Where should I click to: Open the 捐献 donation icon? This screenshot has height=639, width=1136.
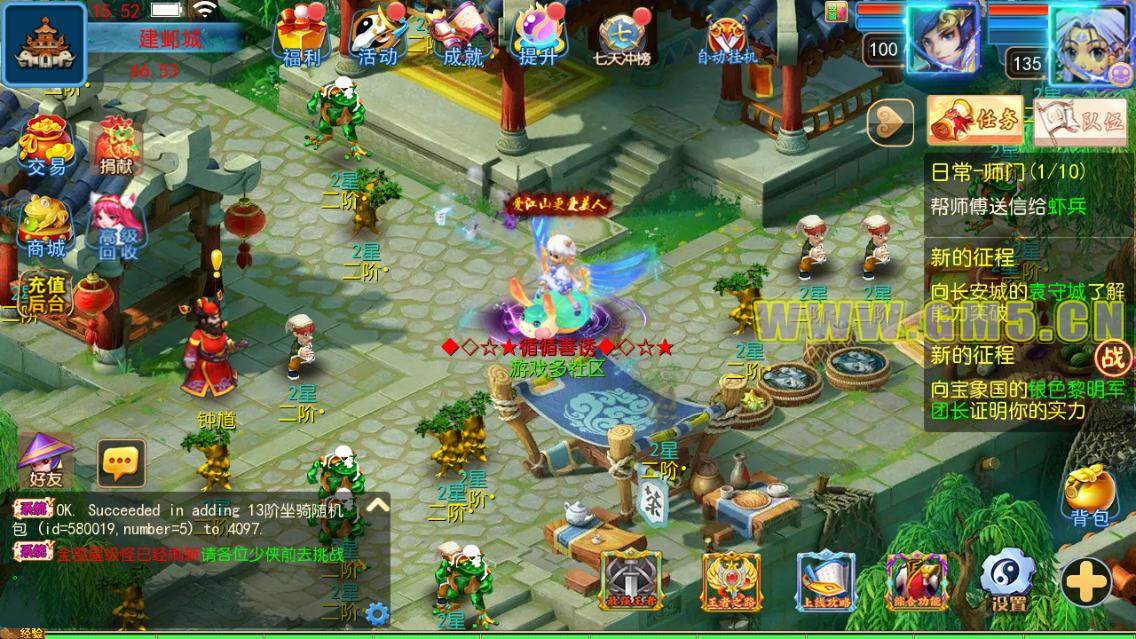pos(116,147)
